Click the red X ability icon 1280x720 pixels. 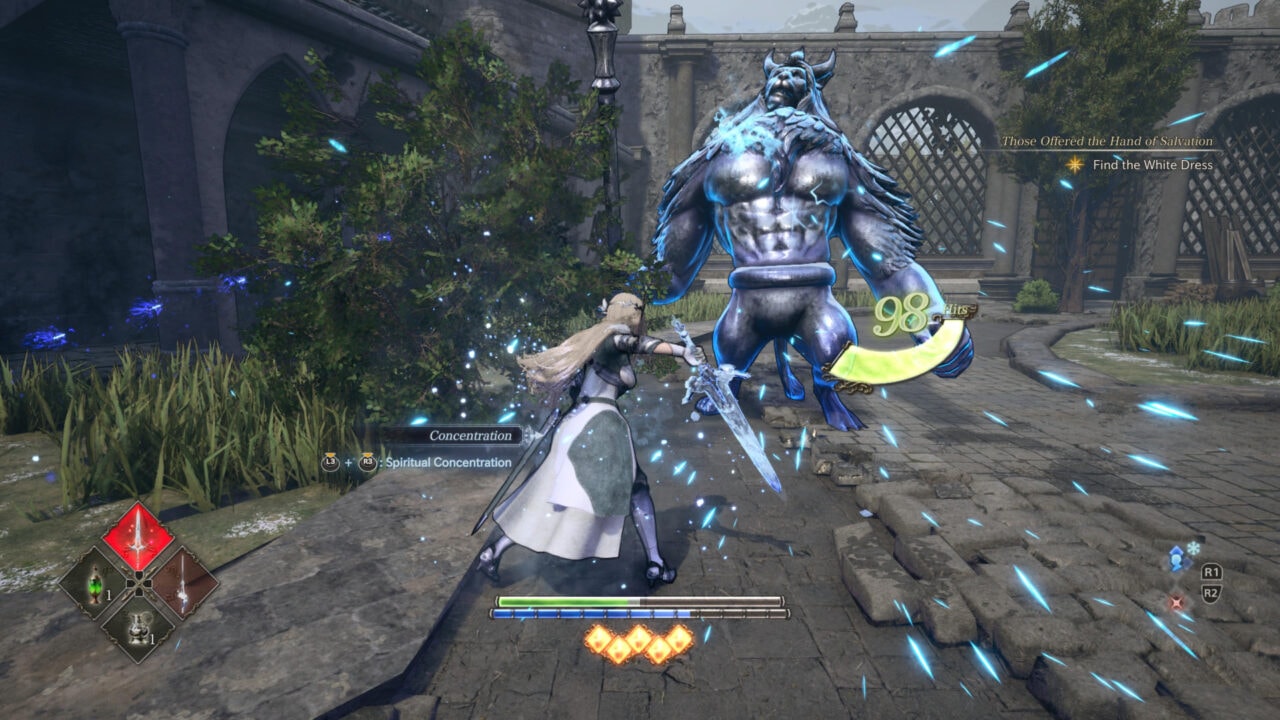pos(1176,602)
